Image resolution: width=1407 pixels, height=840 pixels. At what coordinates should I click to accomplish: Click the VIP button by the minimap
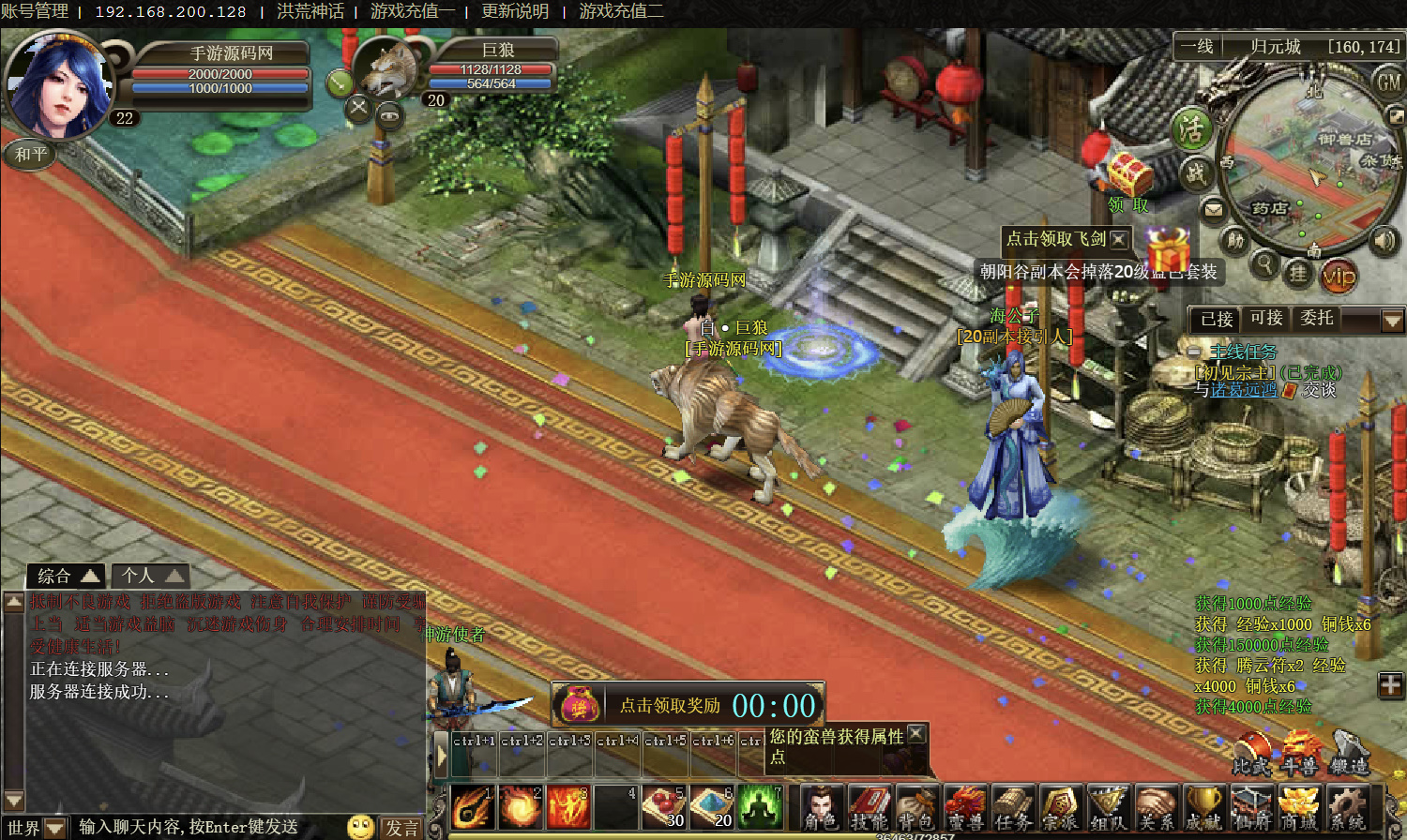coord(1339,276)
